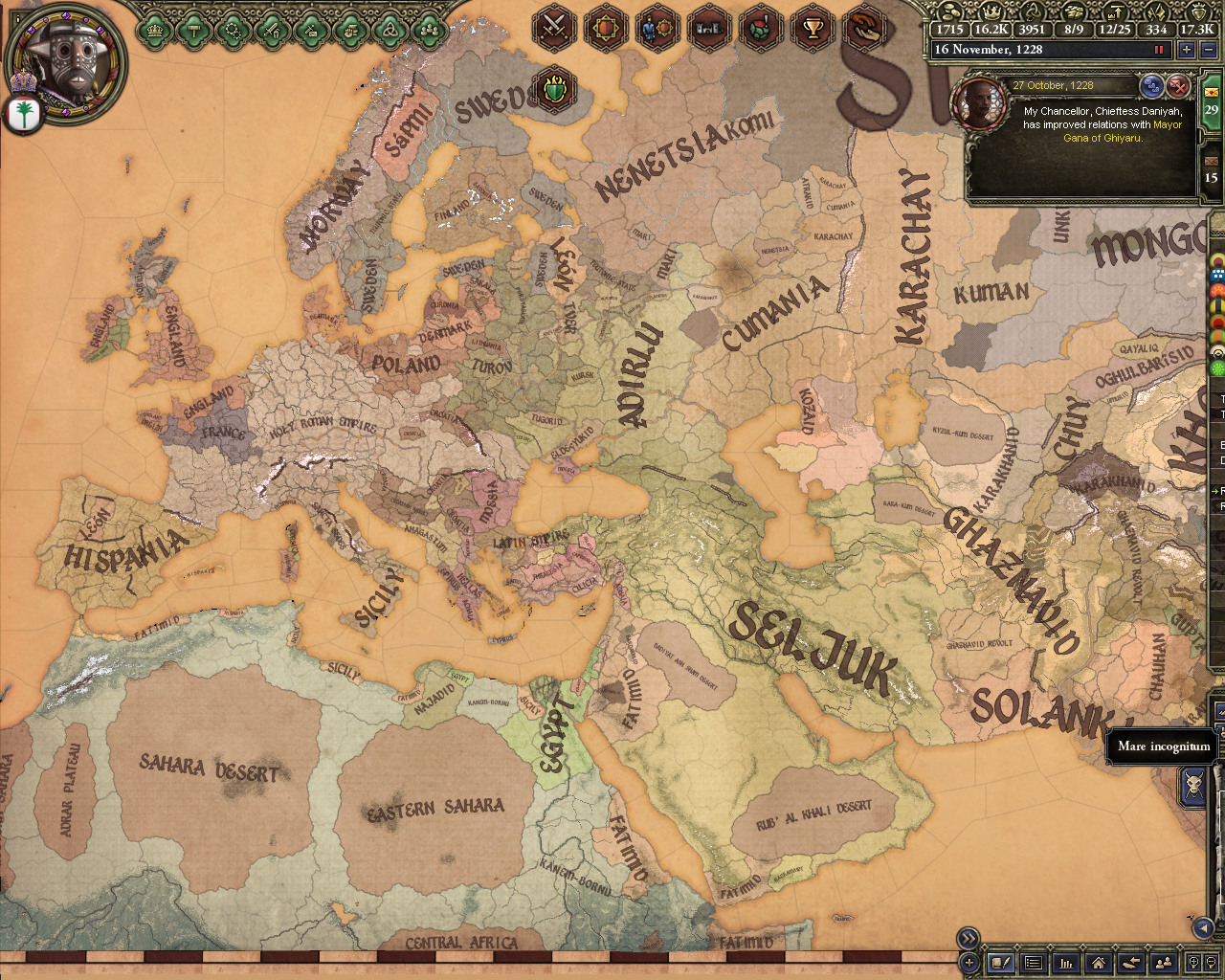This screenshot has height=980, width=1225.
Task: Open the Ambitions screen via the trophy icon
Action: coord(812,29)
